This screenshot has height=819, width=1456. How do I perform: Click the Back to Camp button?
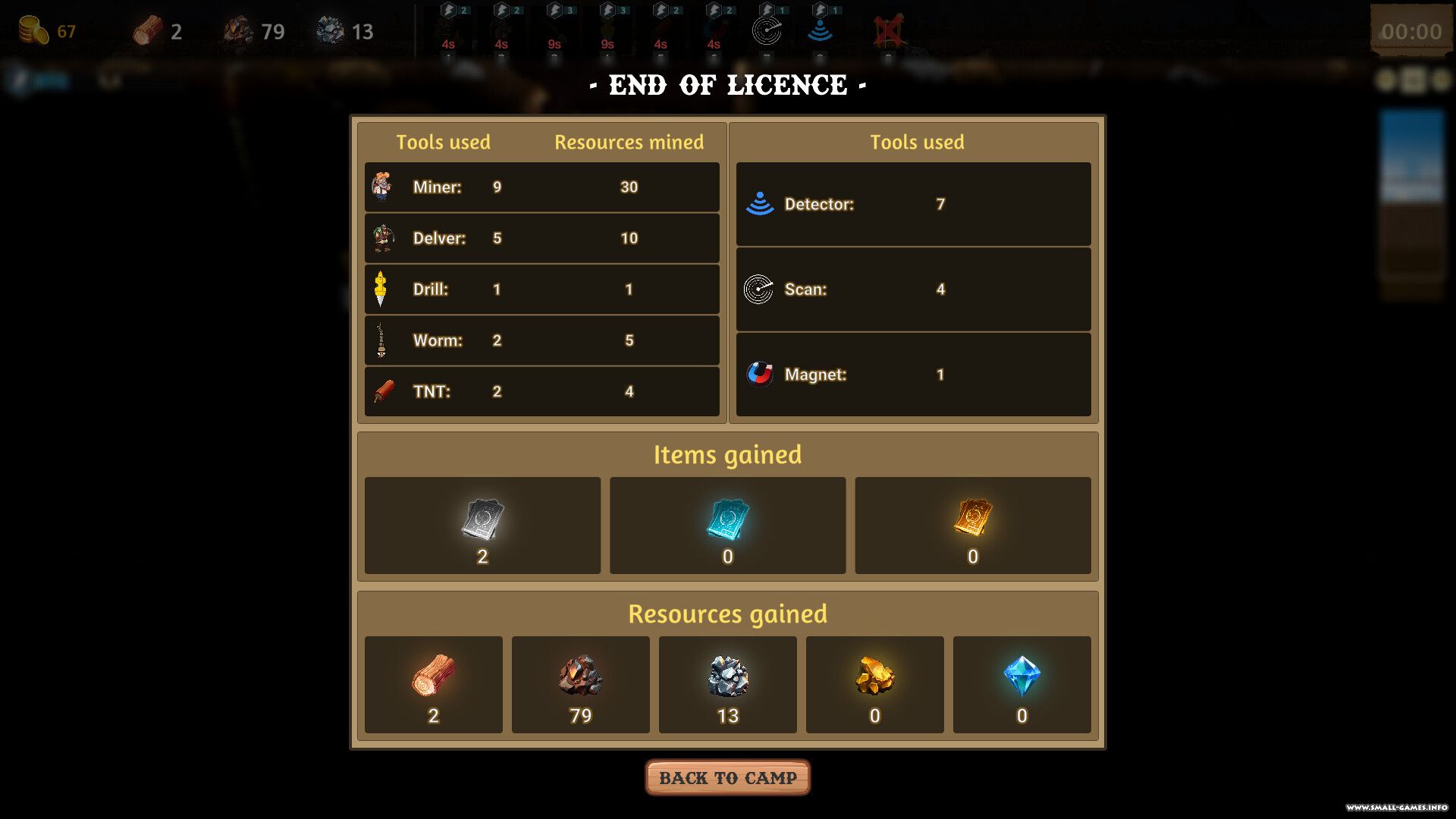(727, 778)
